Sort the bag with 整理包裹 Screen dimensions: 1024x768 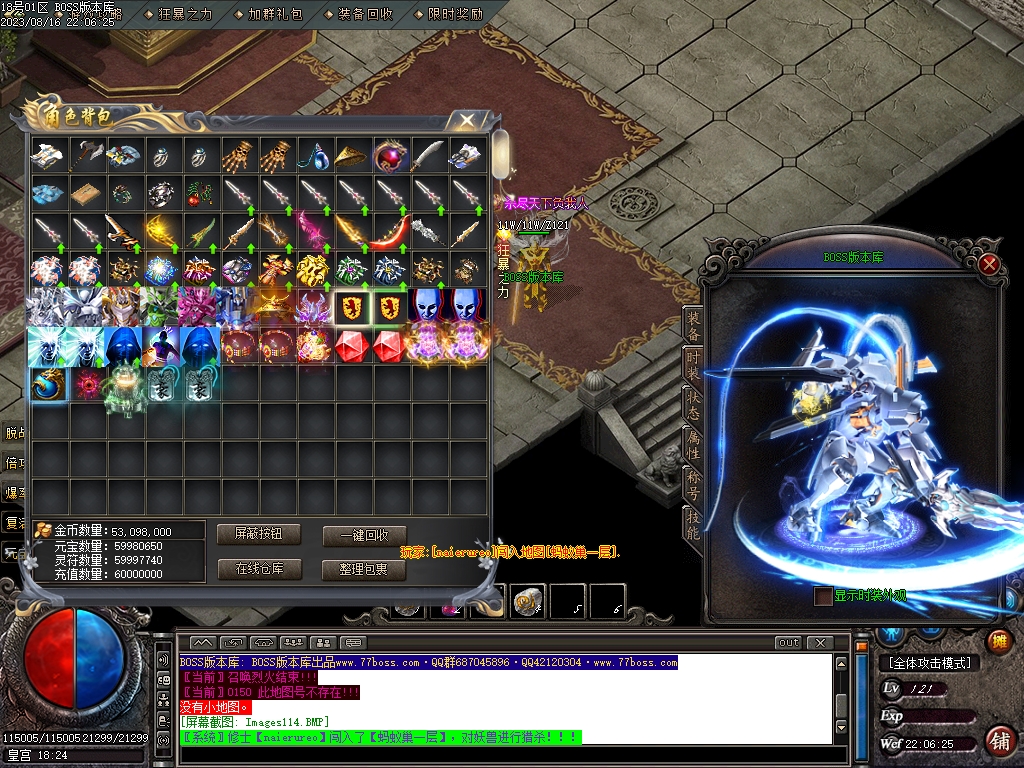pyautogui.click(x=364, y=569)
